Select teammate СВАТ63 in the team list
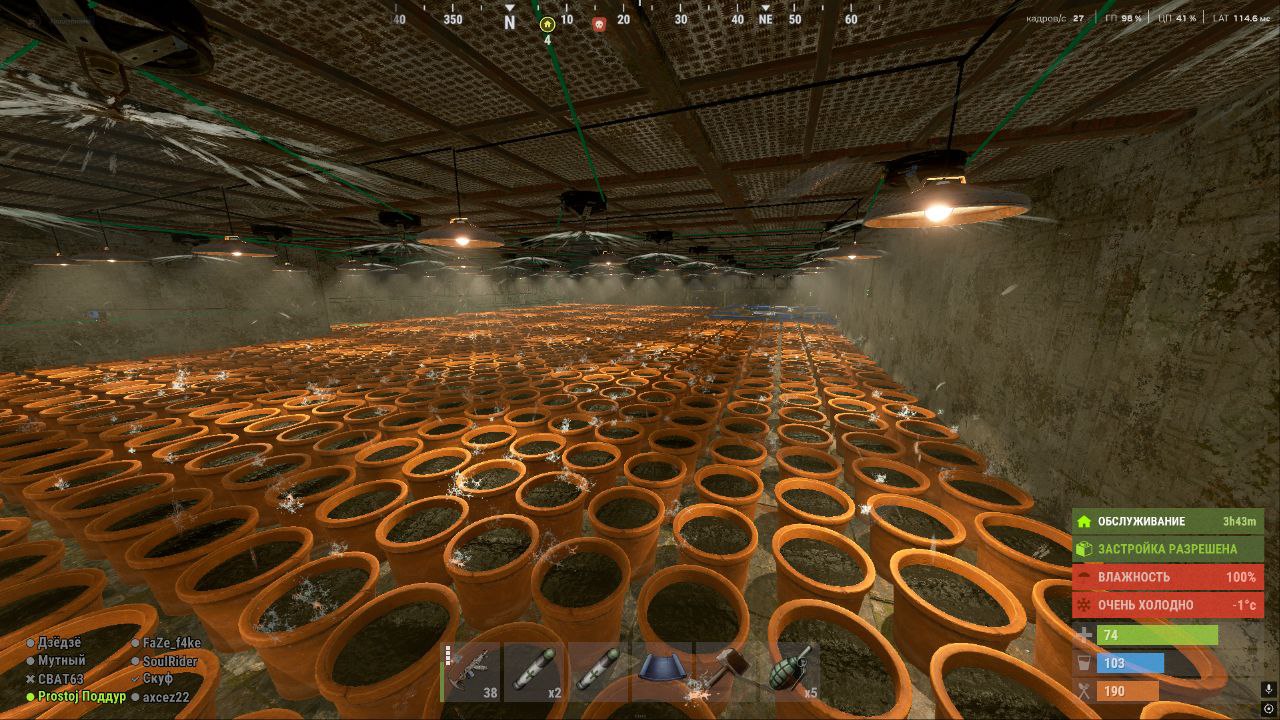This screenshot has width=1280, height=720. click(x=60, y=679)
